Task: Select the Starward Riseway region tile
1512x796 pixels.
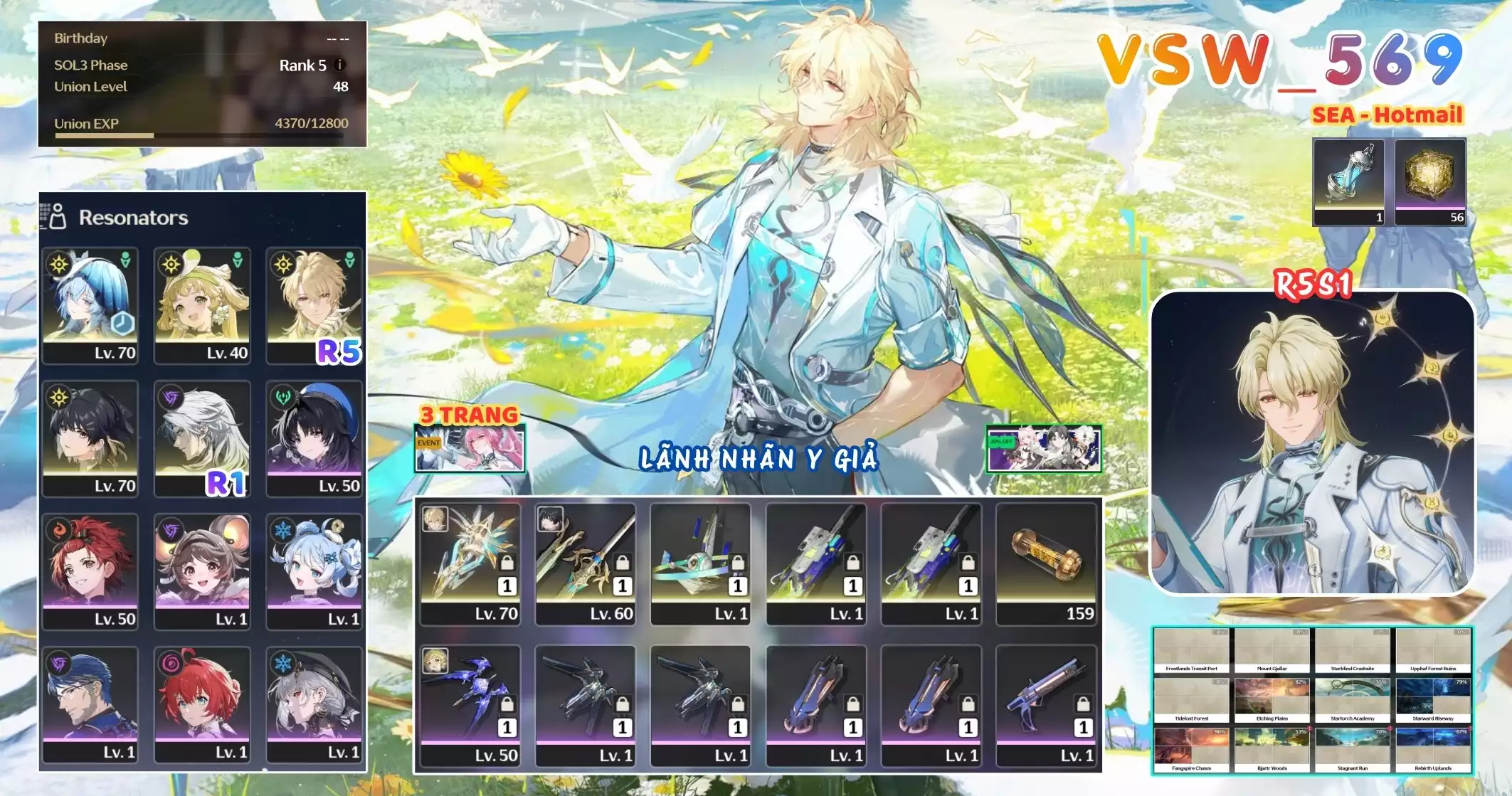Action: 1433,697
